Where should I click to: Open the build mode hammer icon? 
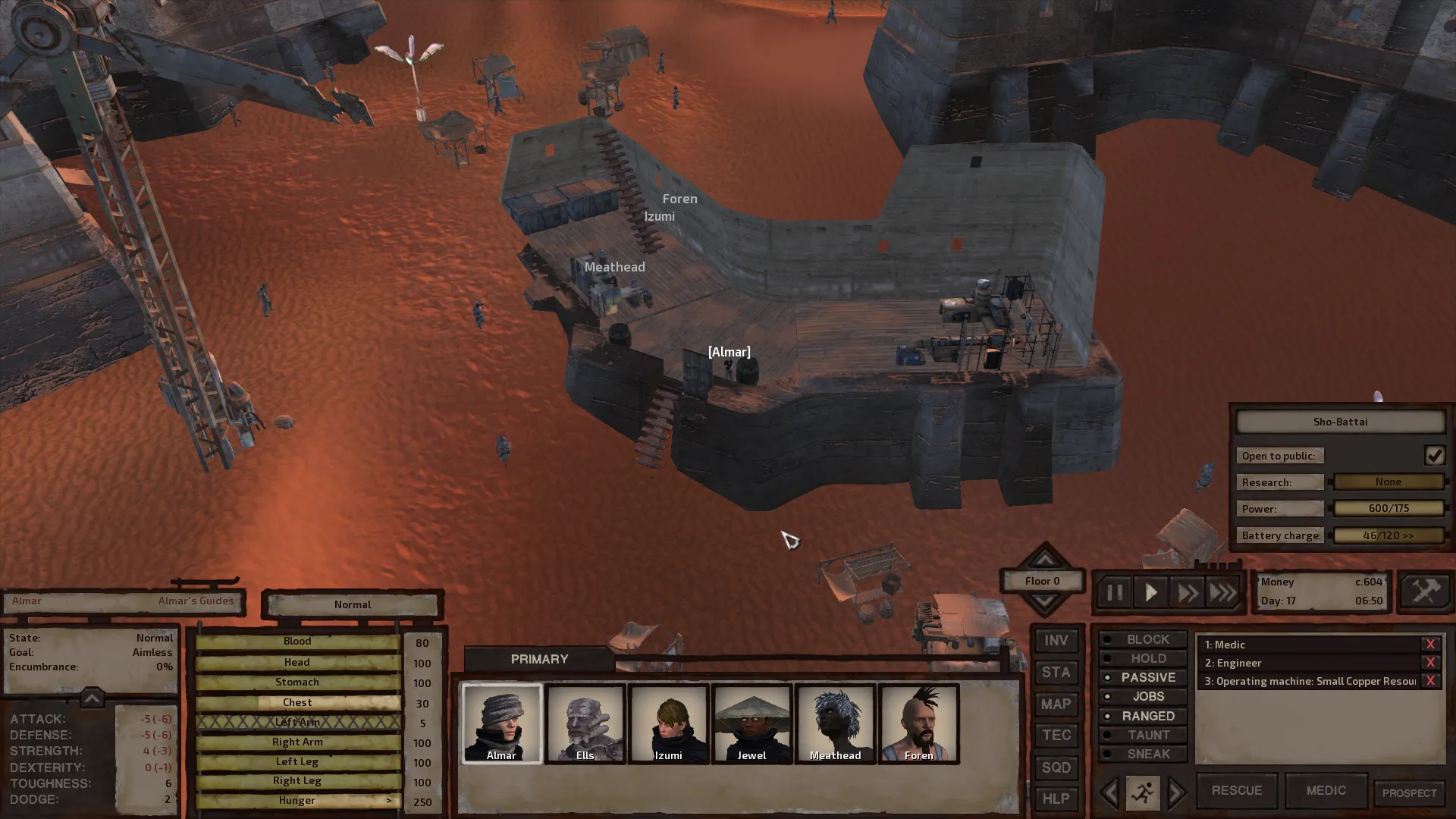pos(1424,591)
